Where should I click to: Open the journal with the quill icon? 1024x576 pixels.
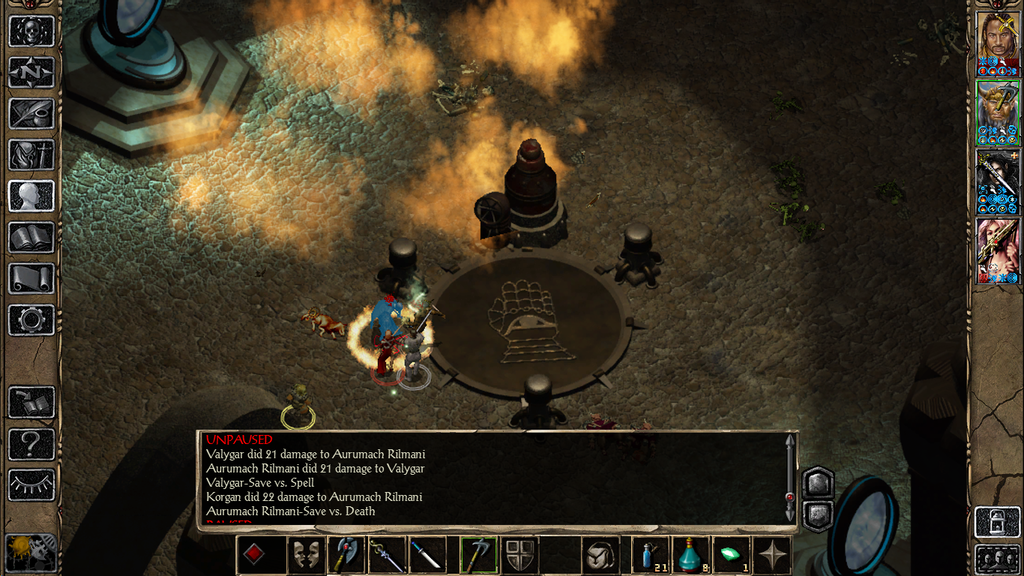(31, 113)
